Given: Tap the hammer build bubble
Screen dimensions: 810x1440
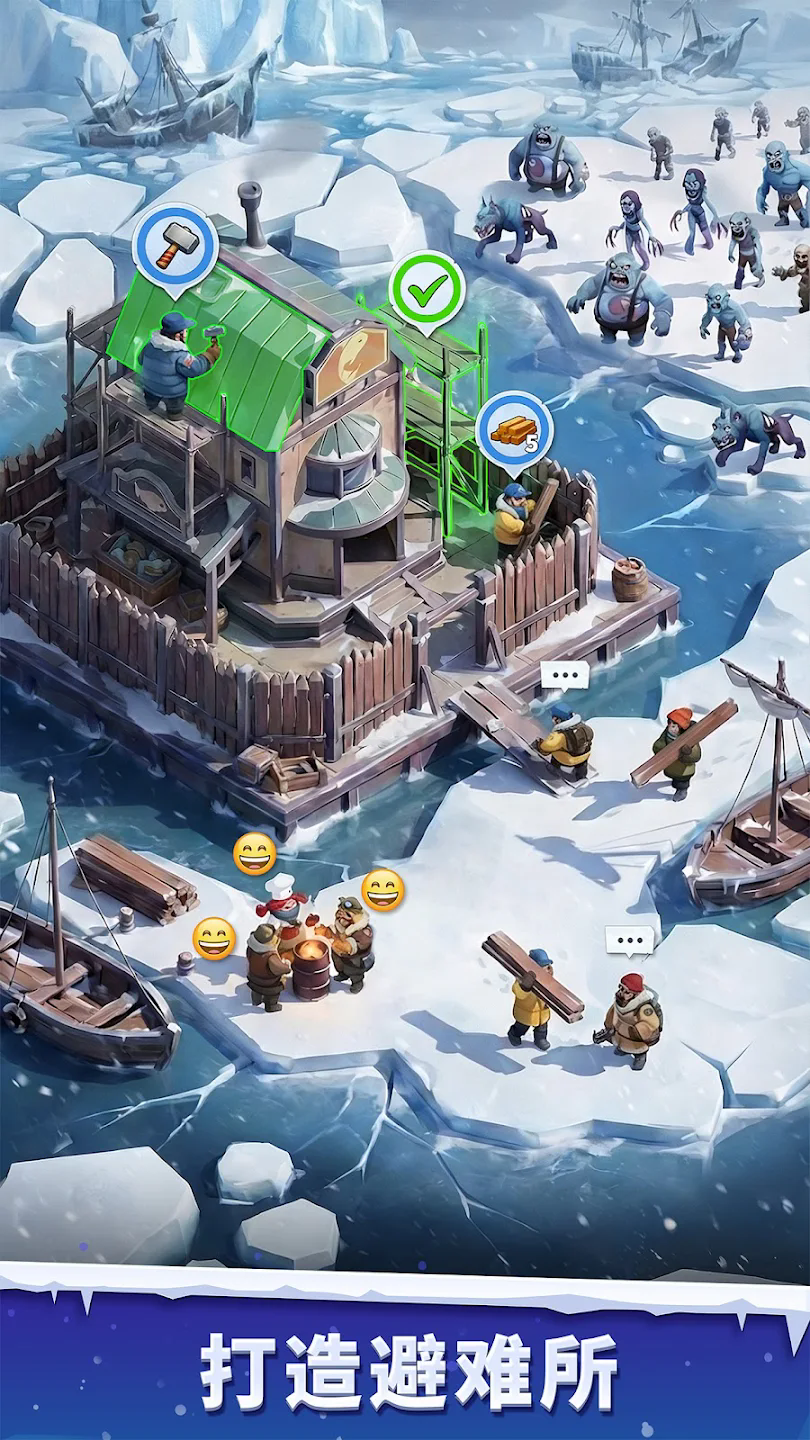Looking at the screenshot, I should tap(175, 243).
